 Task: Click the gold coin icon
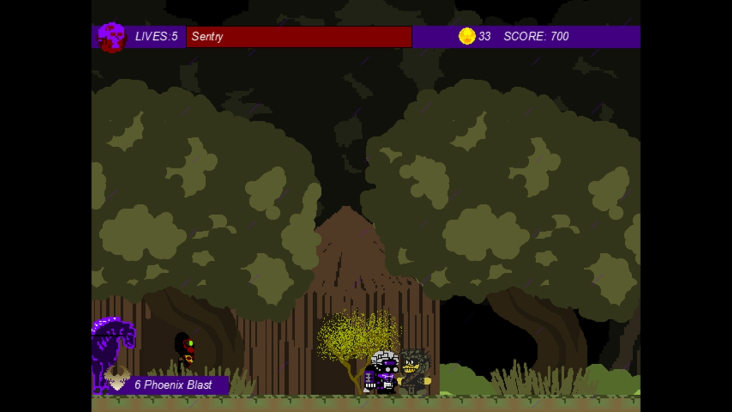click(467, 36)
